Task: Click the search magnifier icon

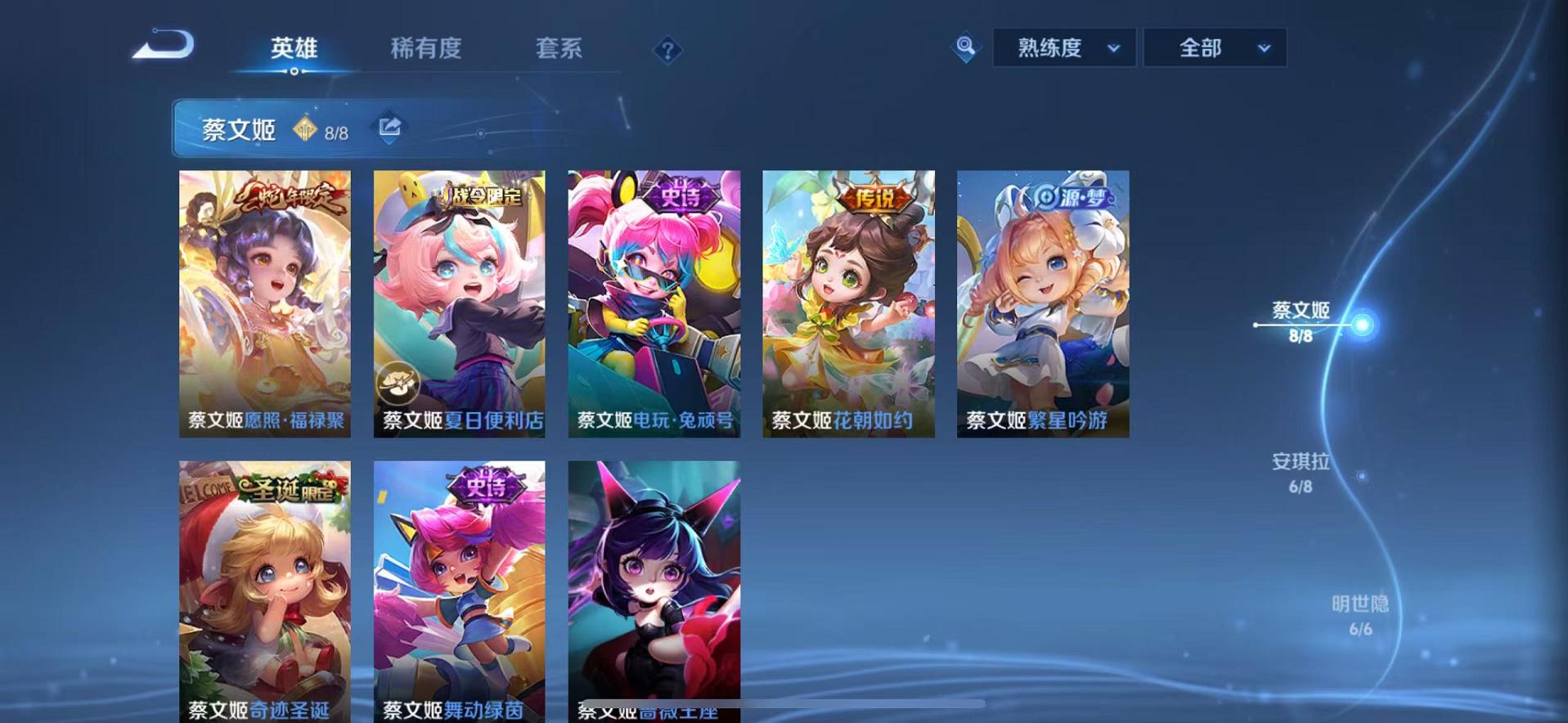Action: (965, 47)
